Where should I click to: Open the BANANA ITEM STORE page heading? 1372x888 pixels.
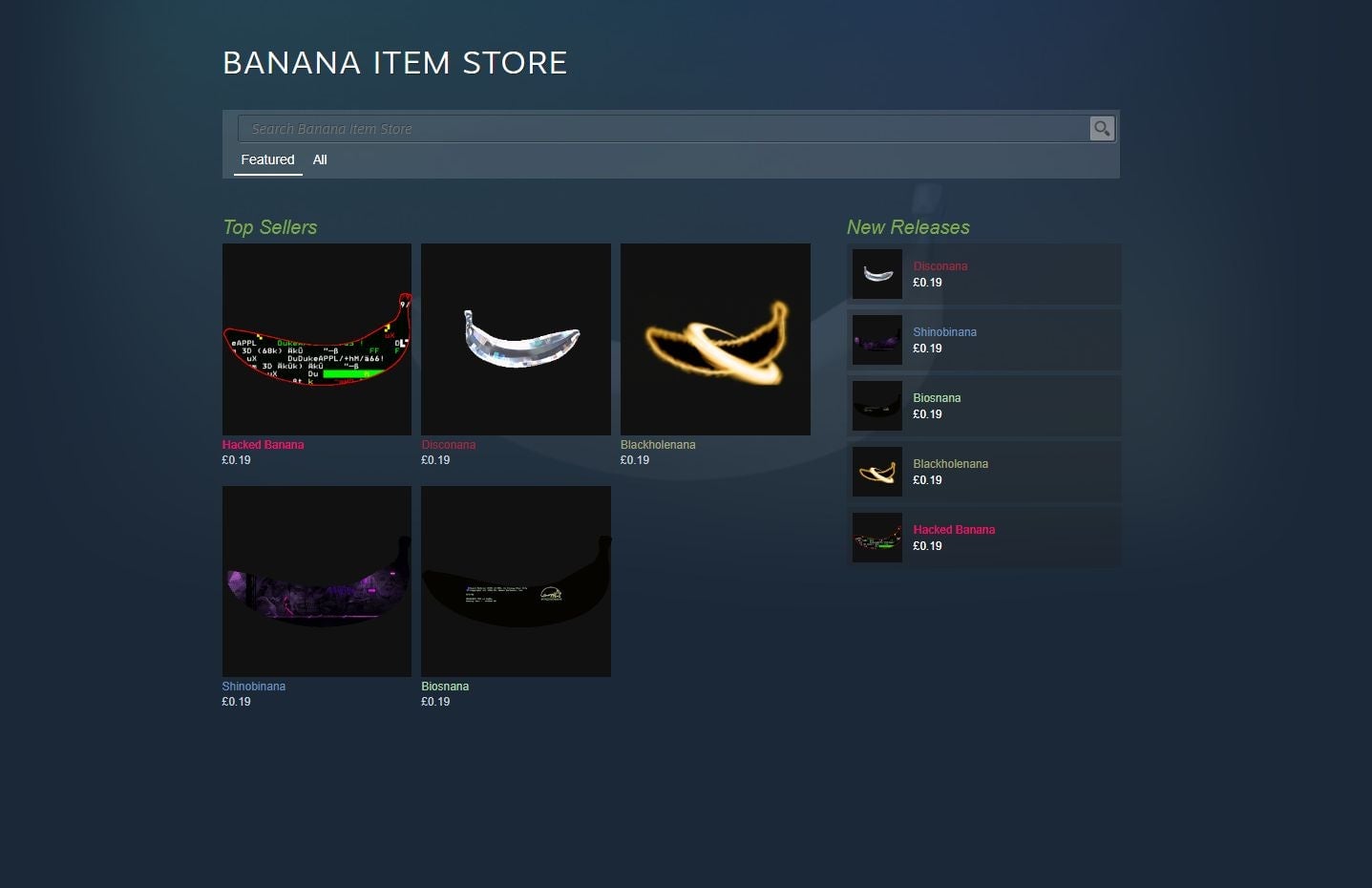click(x=394, y=62)
